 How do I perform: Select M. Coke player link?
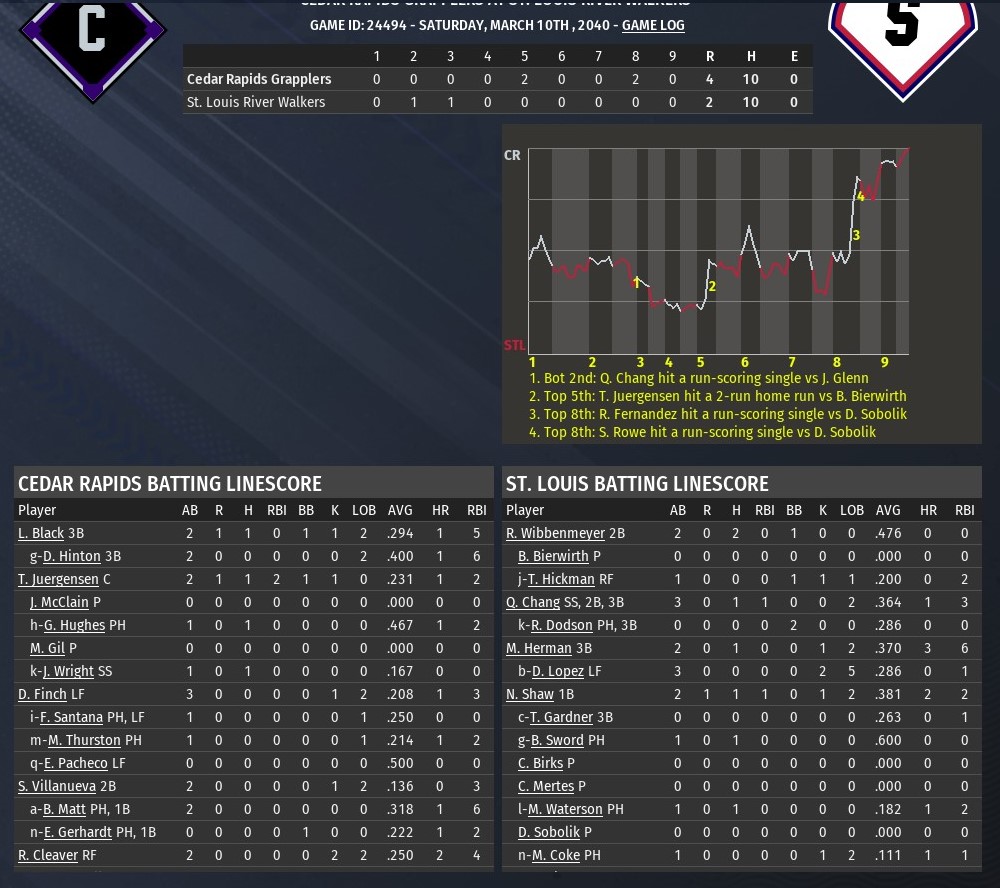coord(555,855)
